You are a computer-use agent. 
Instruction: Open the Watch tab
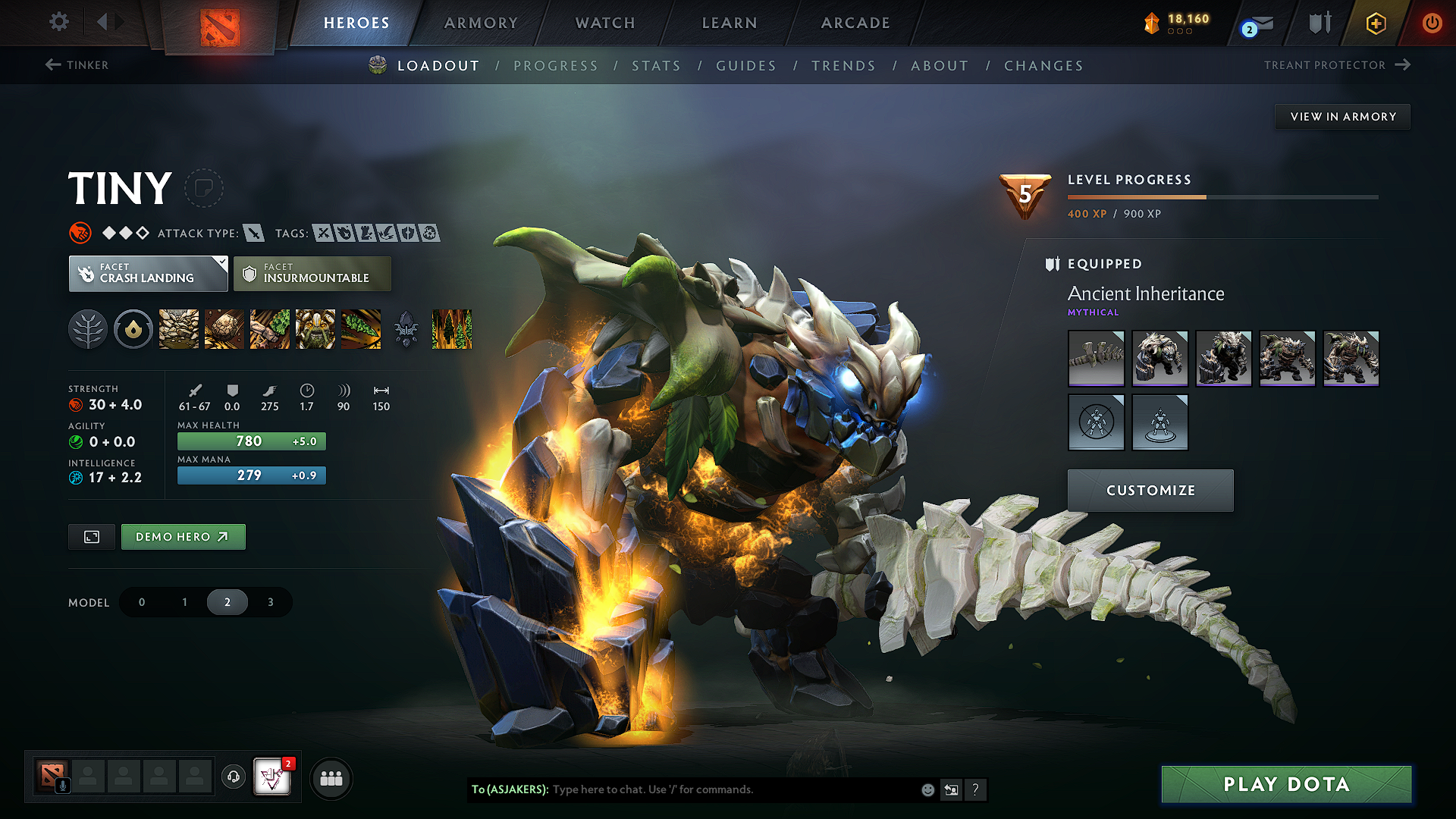605,23
